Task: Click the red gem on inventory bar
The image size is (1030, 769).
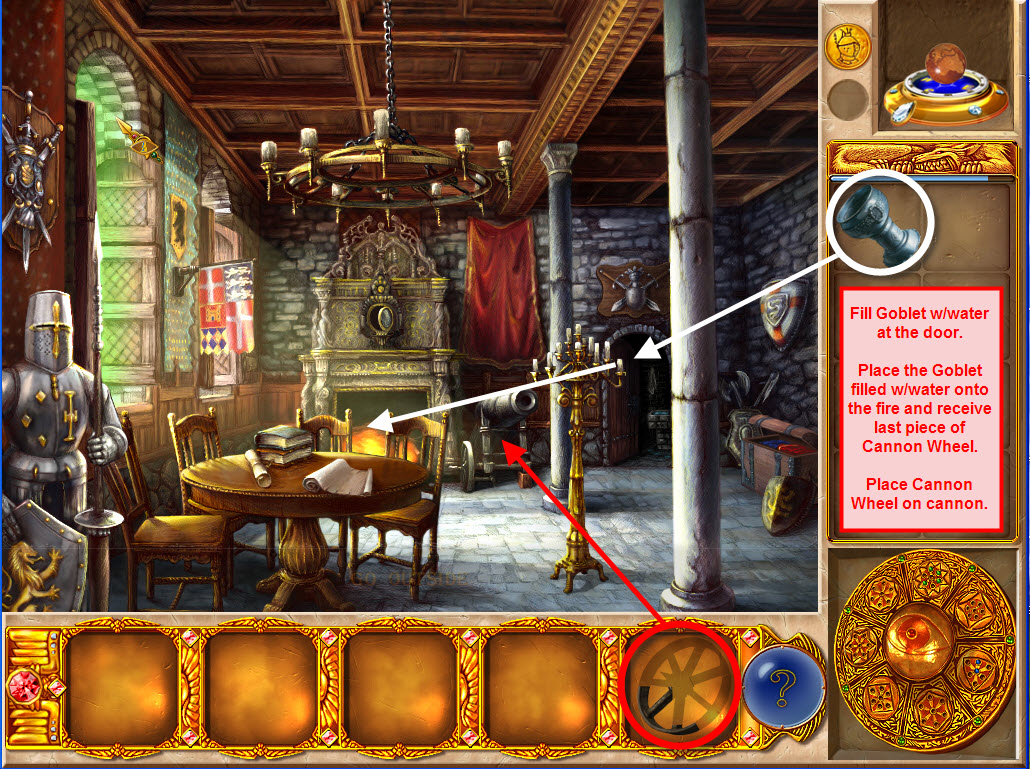Action: pyautogui.click(x=22, y=688)
